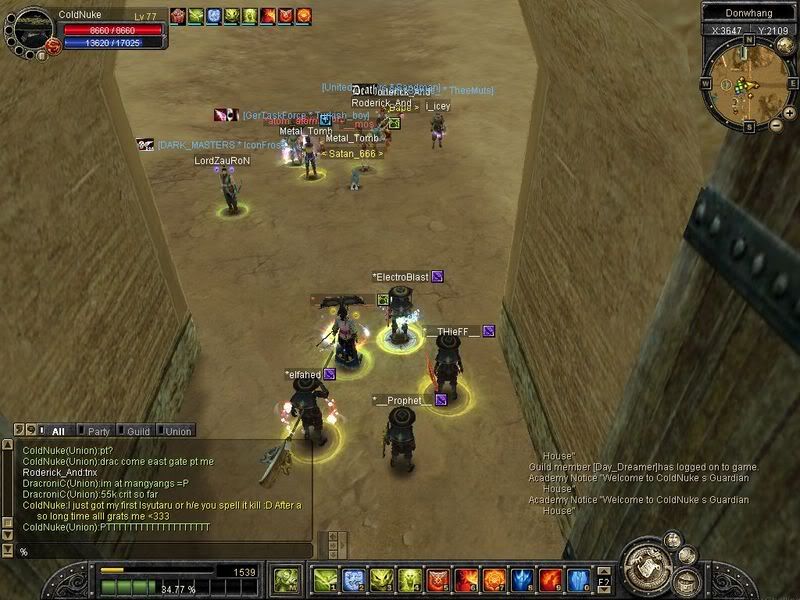Image resolution: width=800 pixels, height=600 pixels.
Task: Open the Party chat tab
Action: [x=95, y=431]
